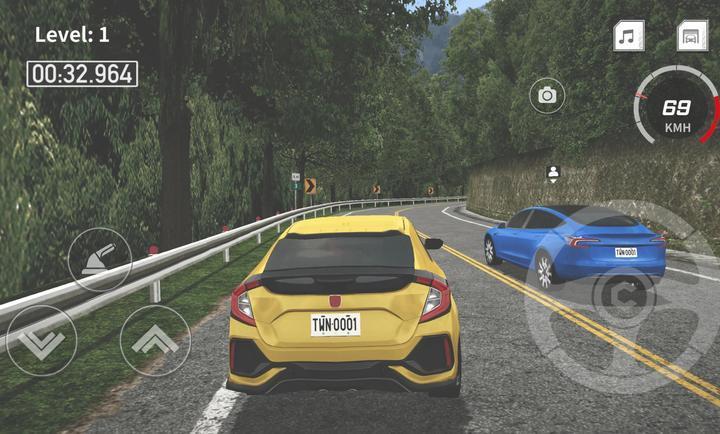Viewport: 720px width, 434px height.
Task: Tap the down-arrow brake pedal
Action: tap(39, 340)
